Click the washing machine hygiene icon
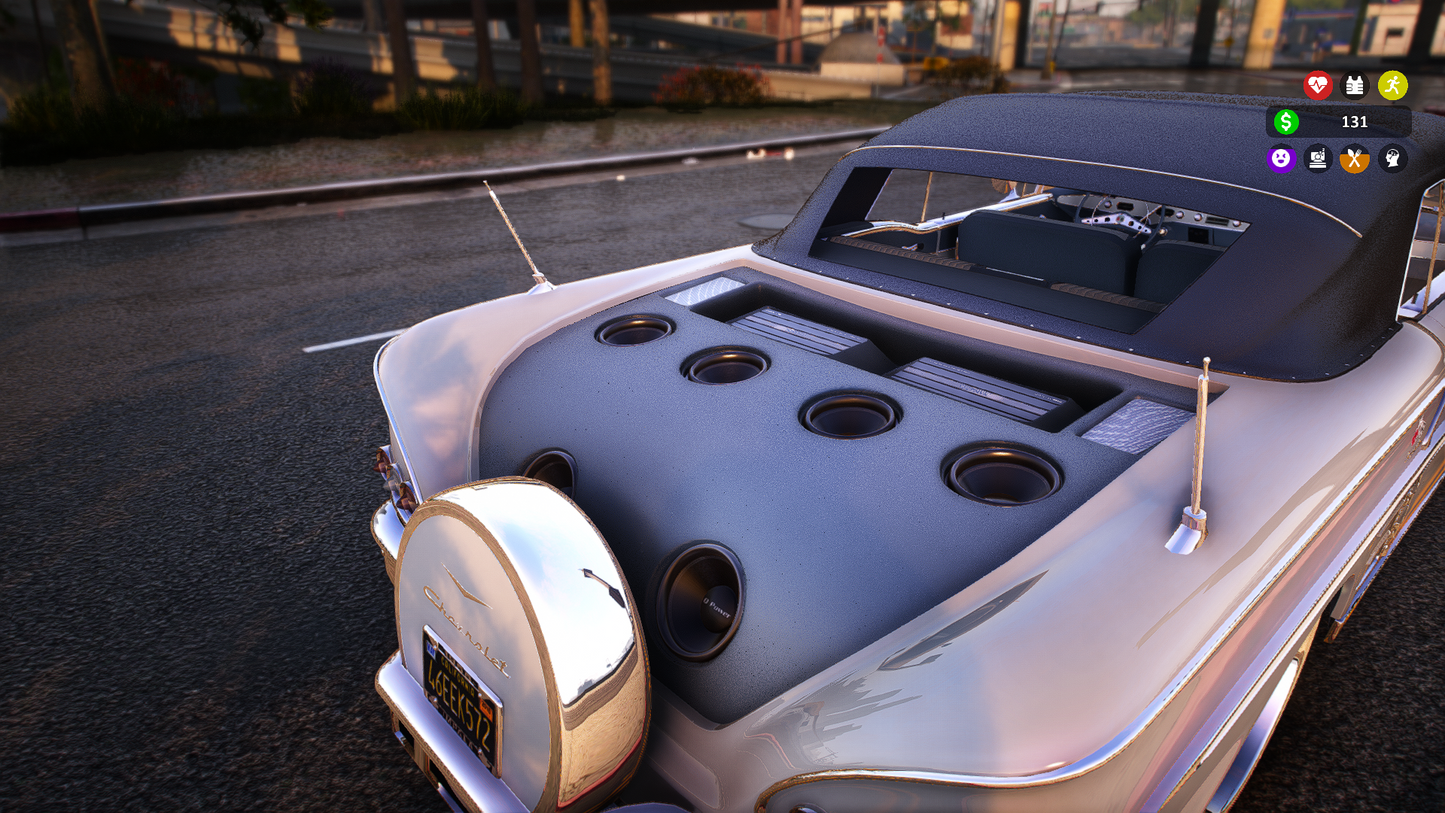The width and height of the screenshot is (1445, 813). coord(1318,159)
